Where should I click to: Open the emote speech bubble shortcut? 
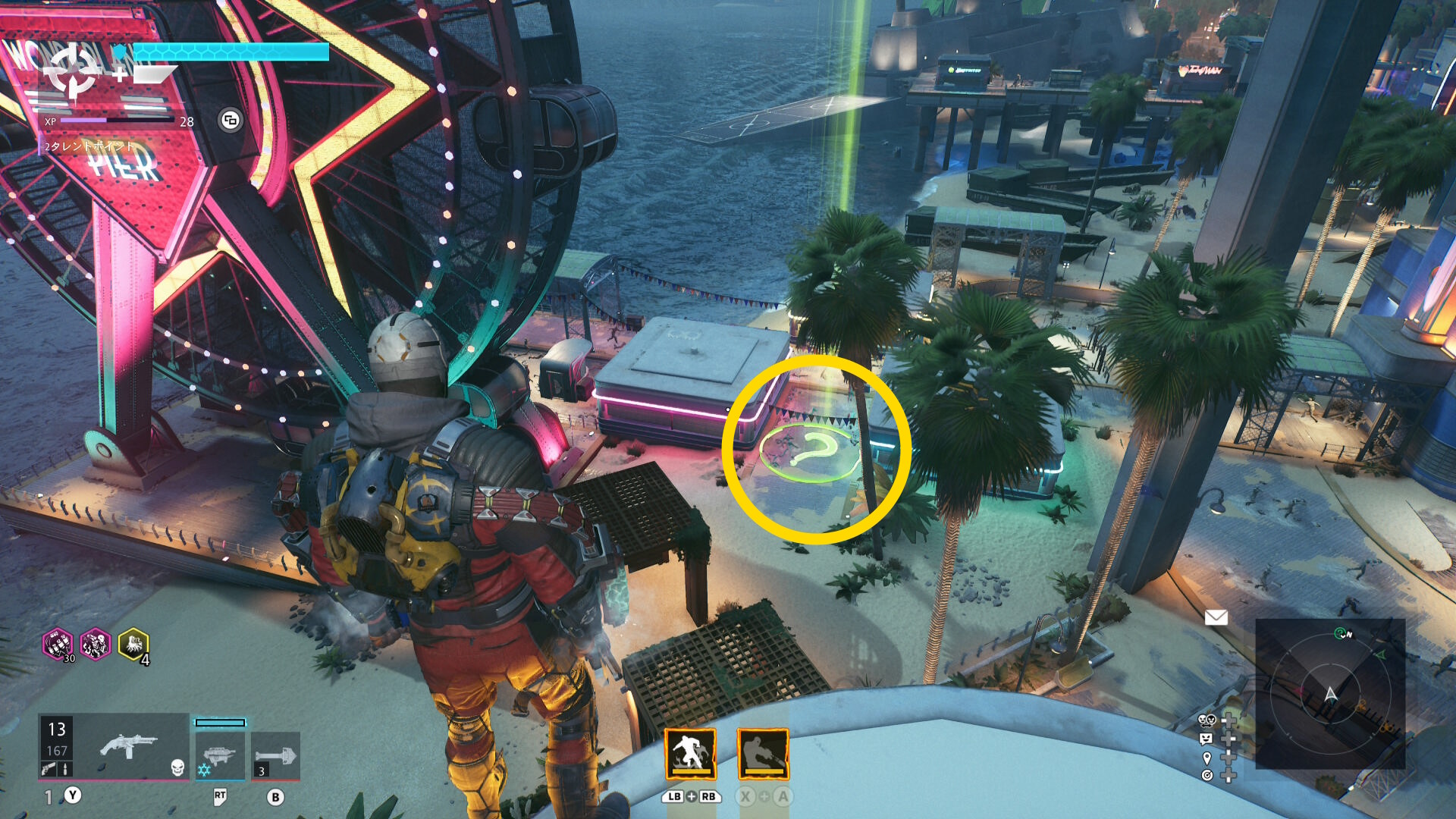pyautogui.click(x=1206, y=739)
